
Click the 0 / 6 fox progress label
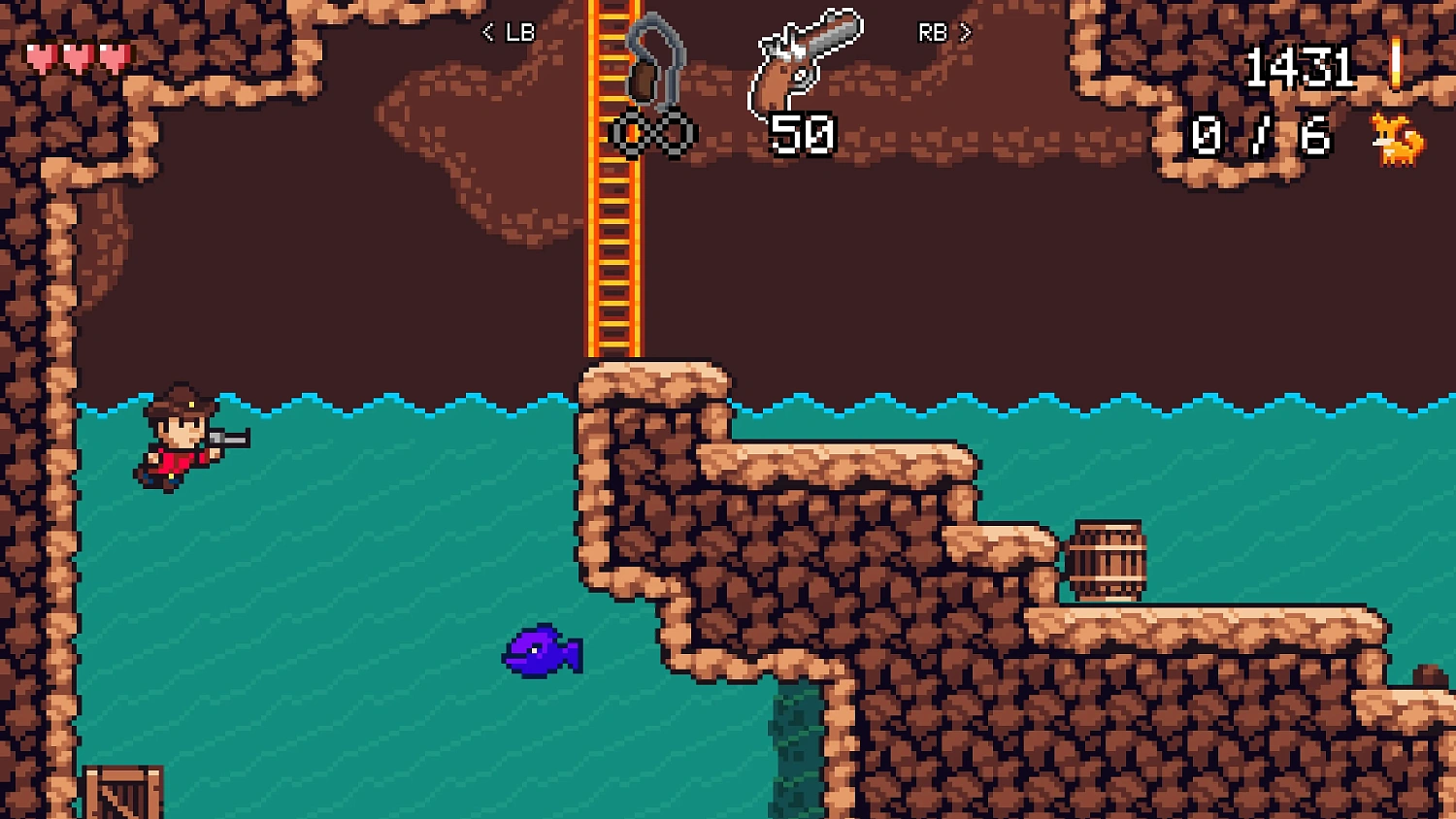1259,136
